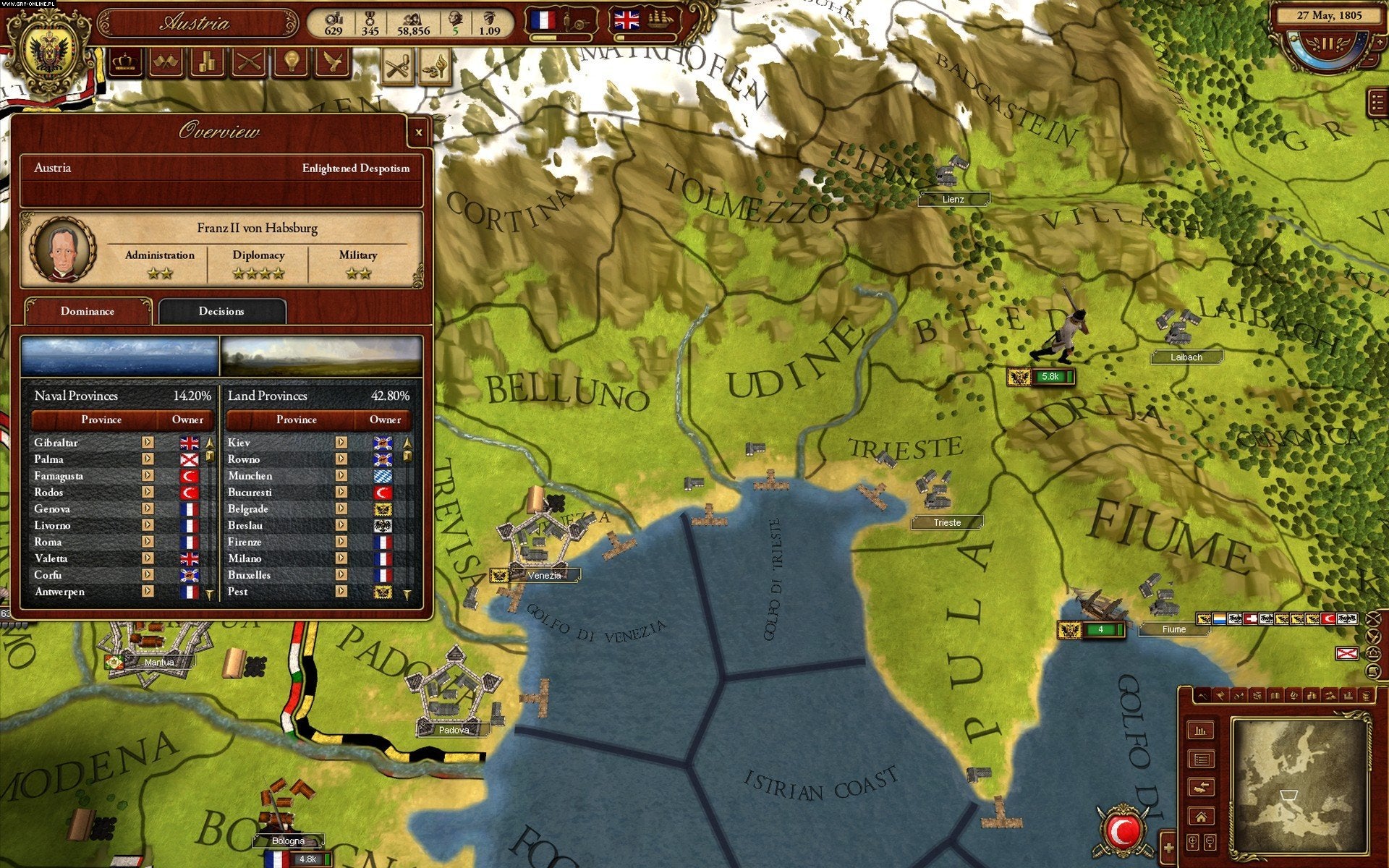This screenshot has width=1389, height=868.
Task: Open the crown government menu icon
Action: click(125, 63)
